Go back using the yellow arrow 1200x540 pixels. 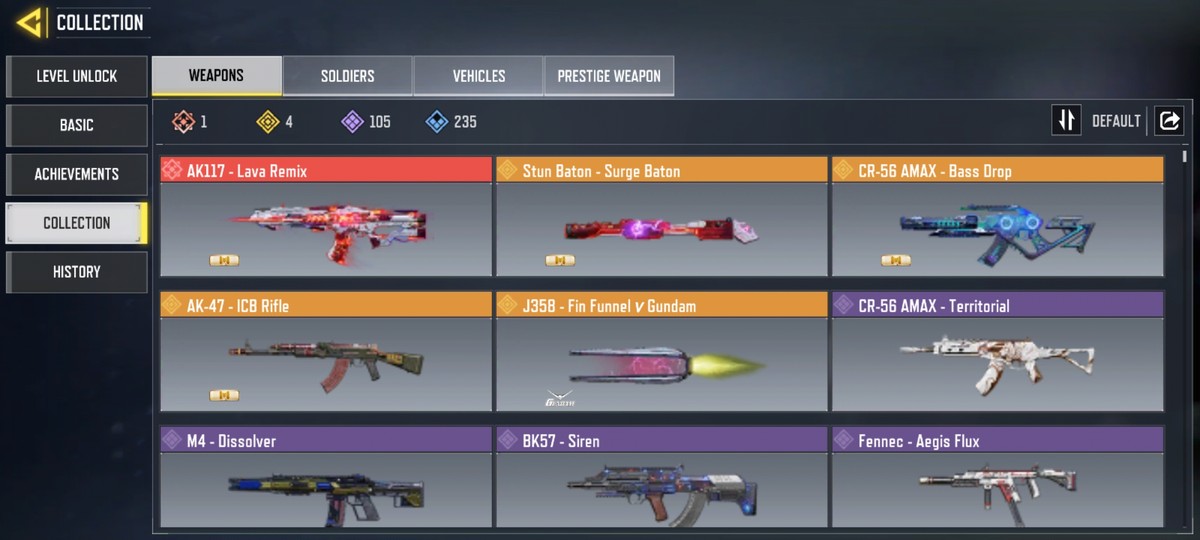coord(28,22)
